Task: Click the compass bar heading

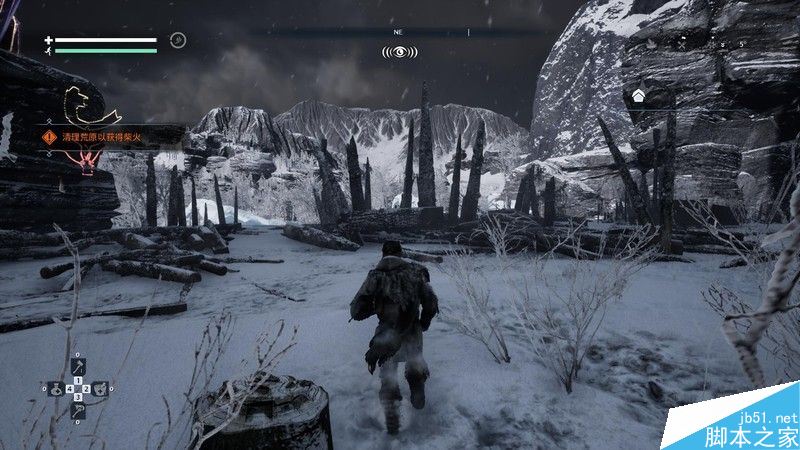Action: click(398, 32)
